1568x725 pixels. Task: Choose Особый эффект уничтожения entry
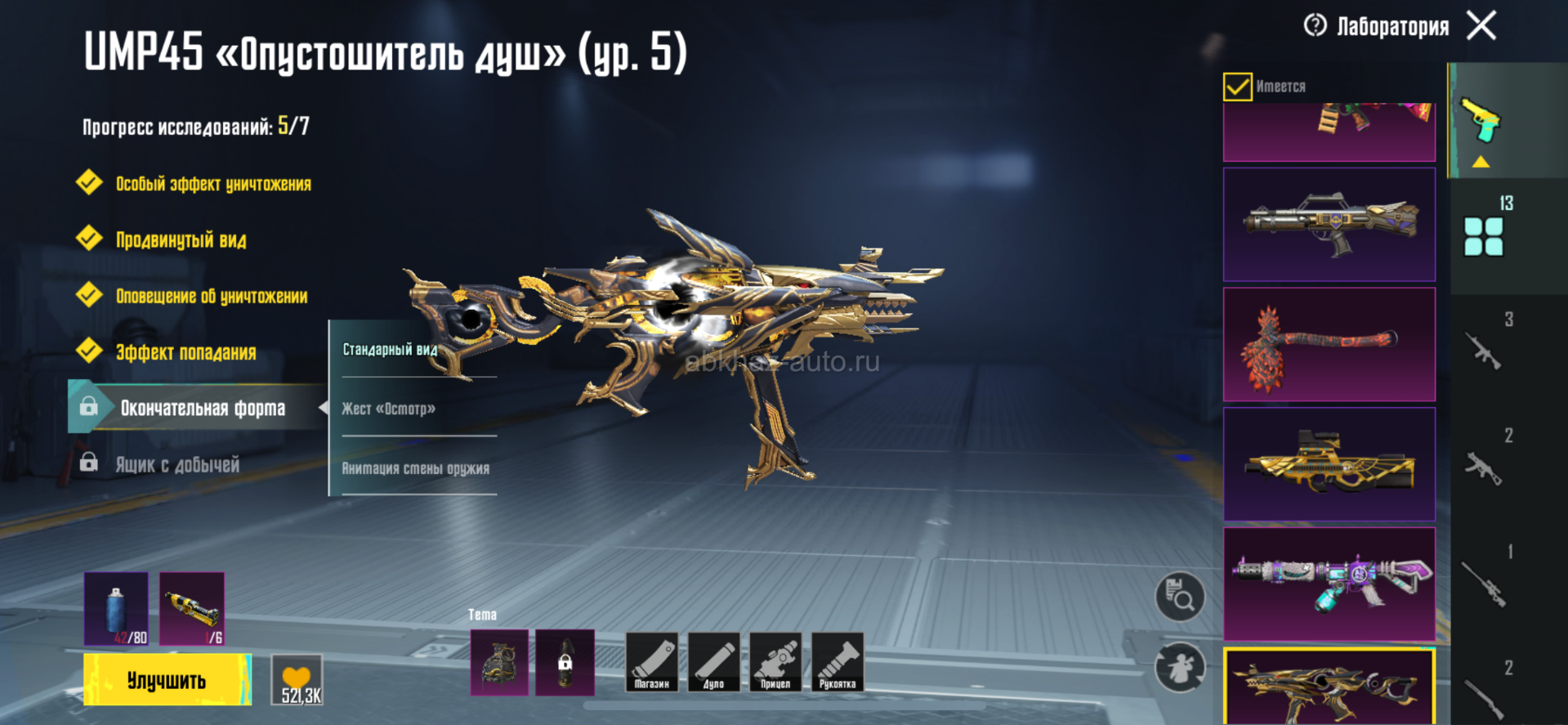(x=212, y=184)
